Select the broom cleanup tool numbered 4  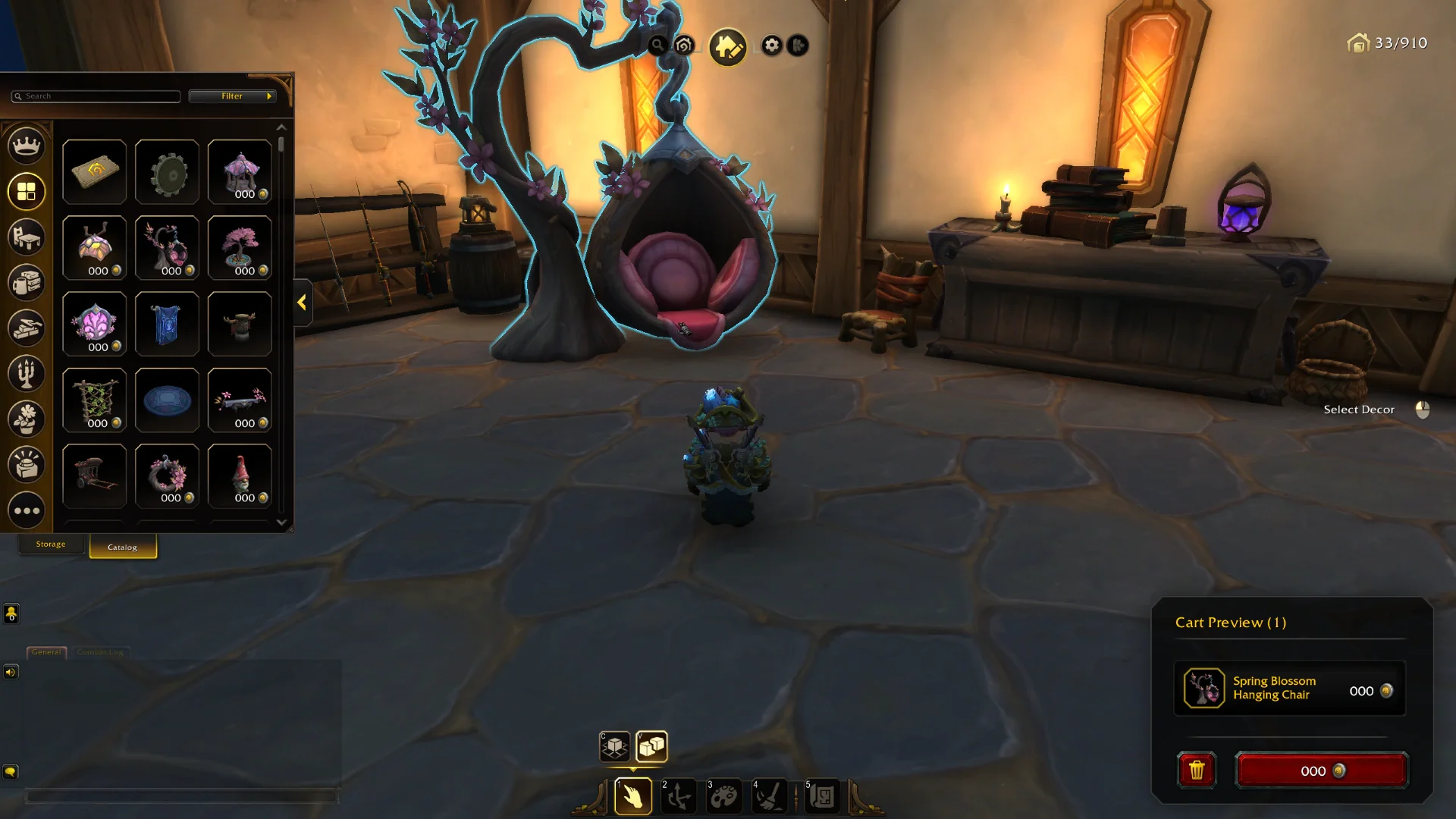[x=770, y=795]
